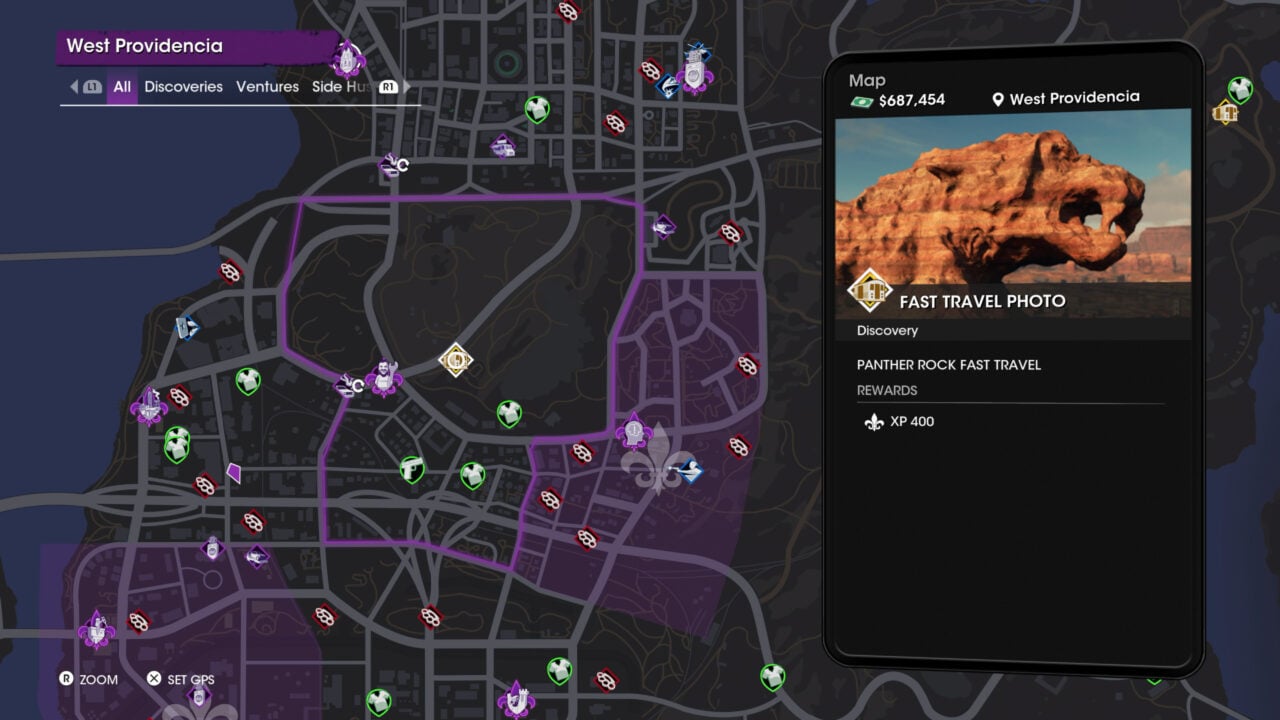Toggle the Ventures map filter

(x=266, y=87)
